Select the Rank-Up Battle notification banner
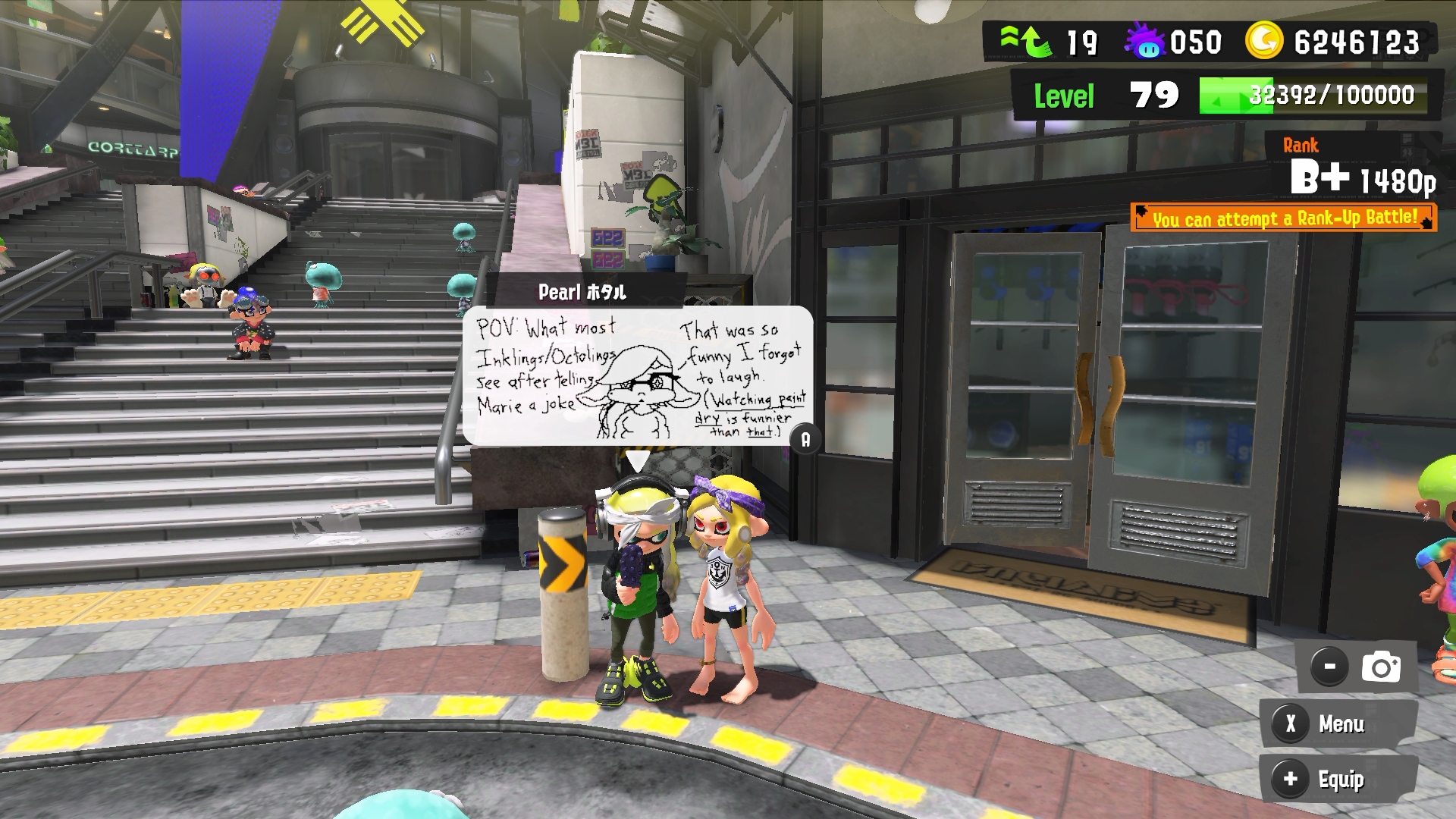 (1283, 218)
